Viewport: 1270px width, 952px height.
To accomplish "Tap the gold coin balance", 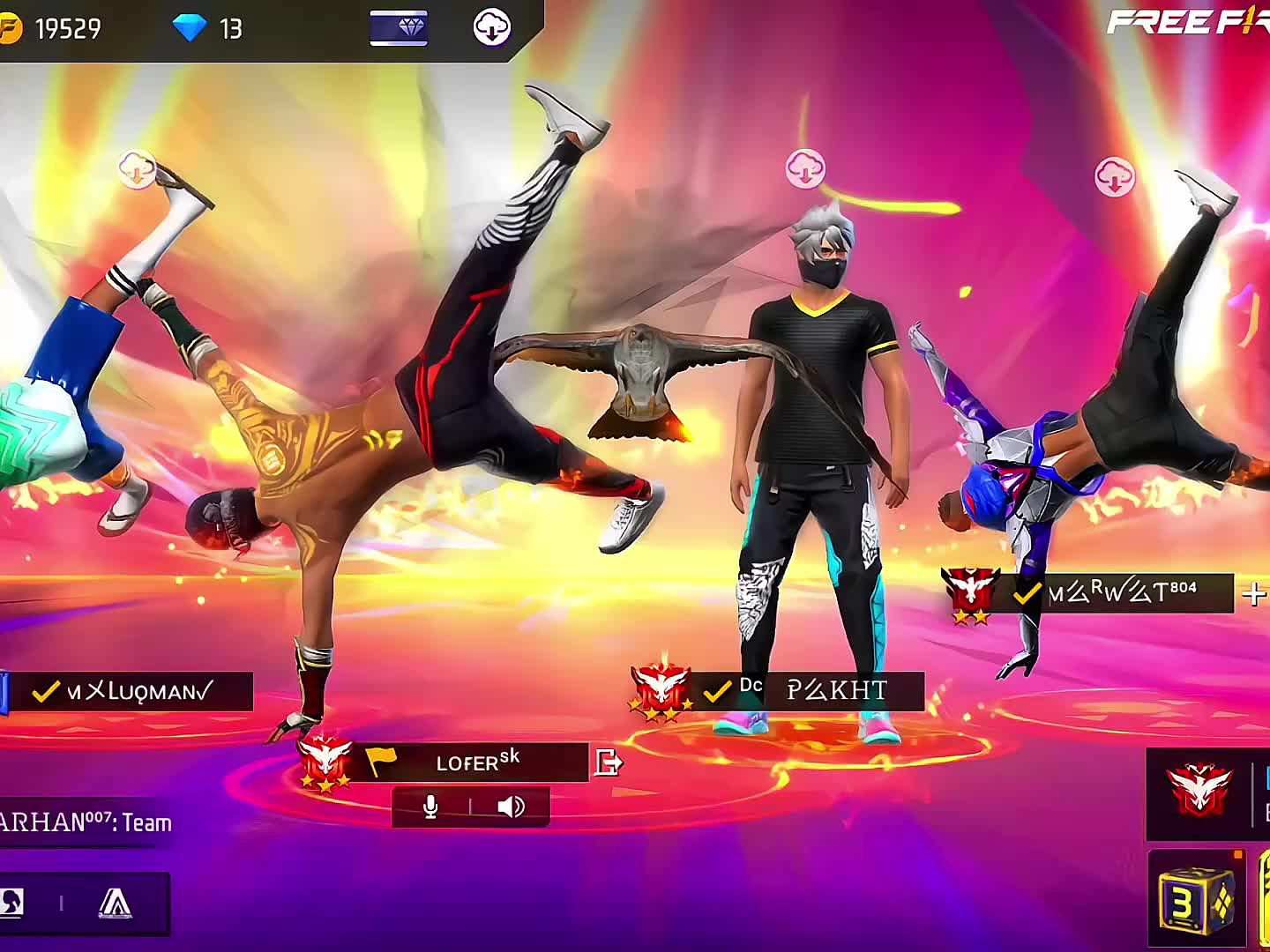I will tap(53, 29).
